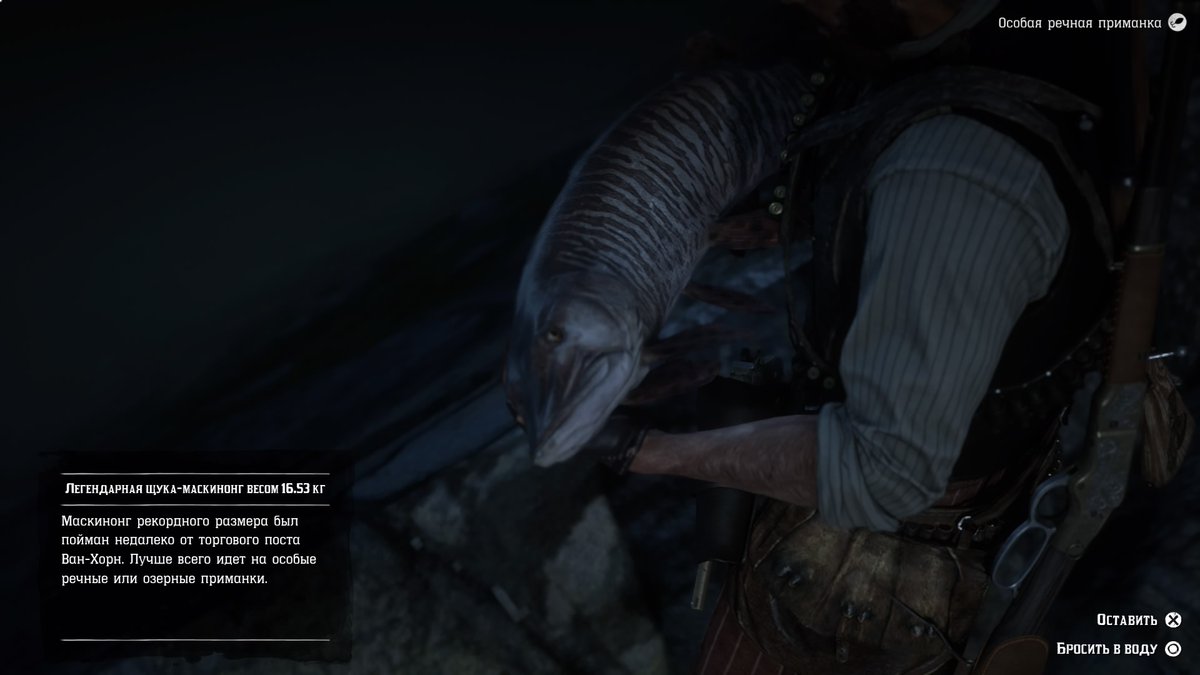
Task: Select Бросить в воду to release the fish
Action: pos(1119,648)
